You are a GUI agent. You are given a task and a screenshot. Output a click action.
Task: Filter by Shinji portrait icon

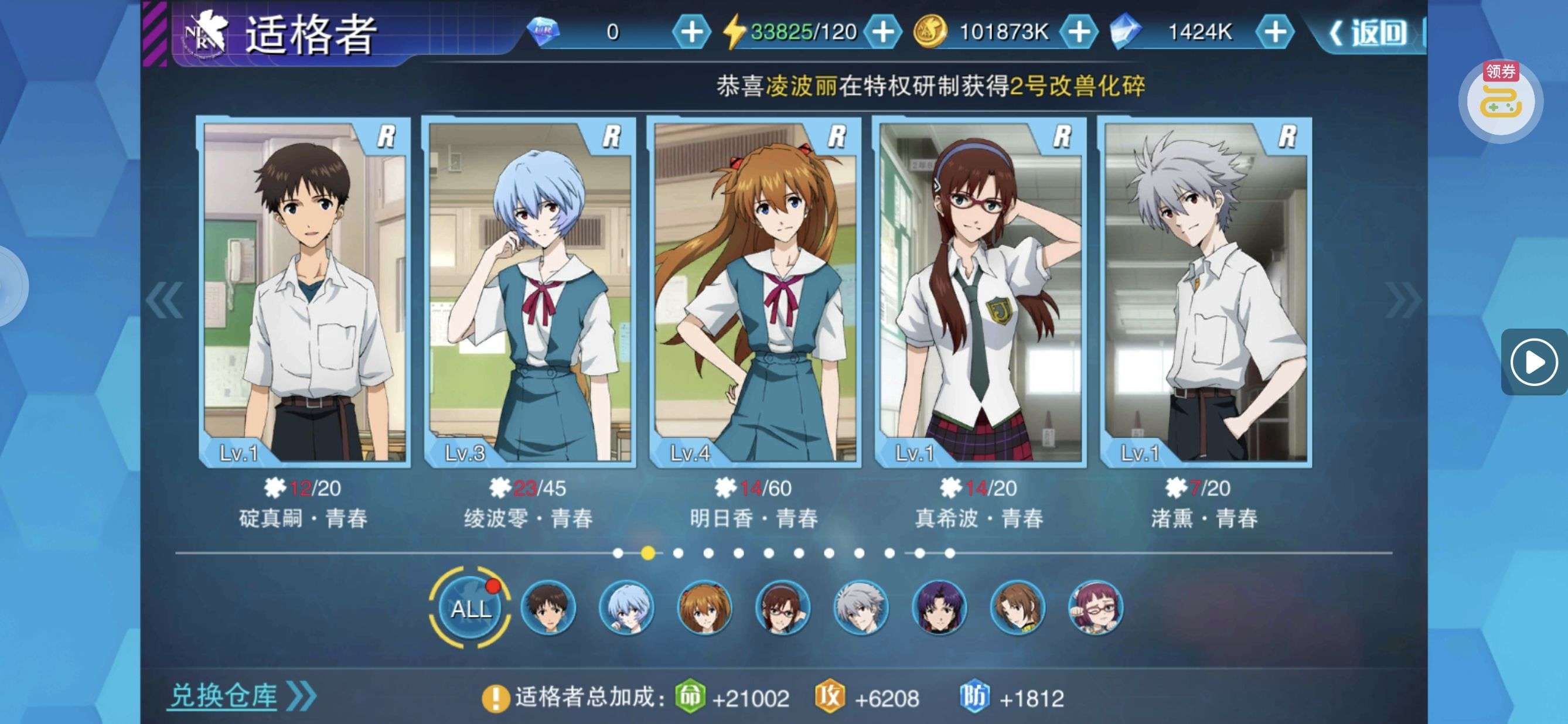point(548,608)
